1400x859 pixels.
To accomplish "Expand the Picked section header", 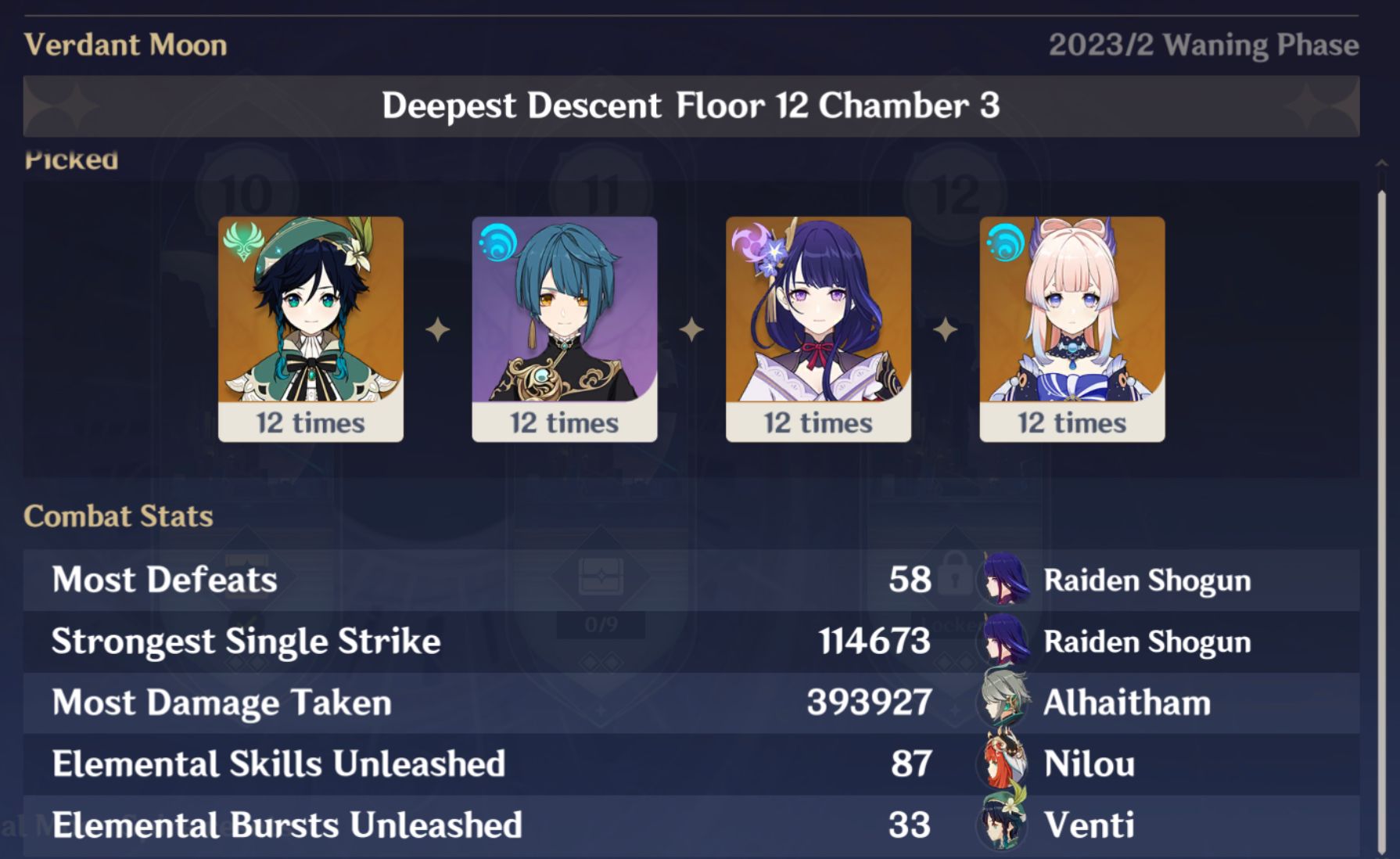I will point(71,160).
